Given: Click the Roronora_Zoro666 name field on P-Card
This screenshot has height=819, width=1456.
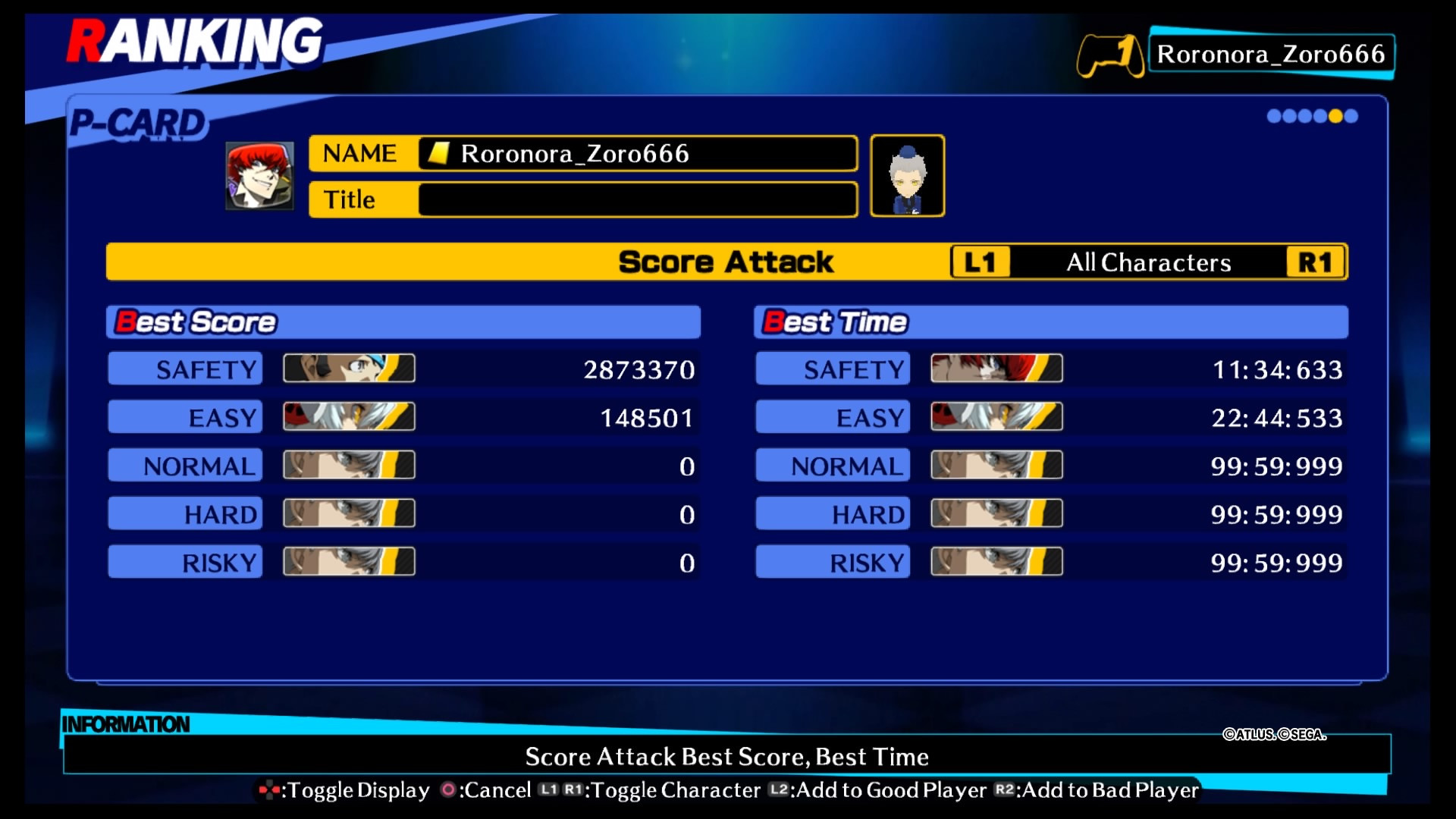Looking at the screenshot, I should [637, 154].
